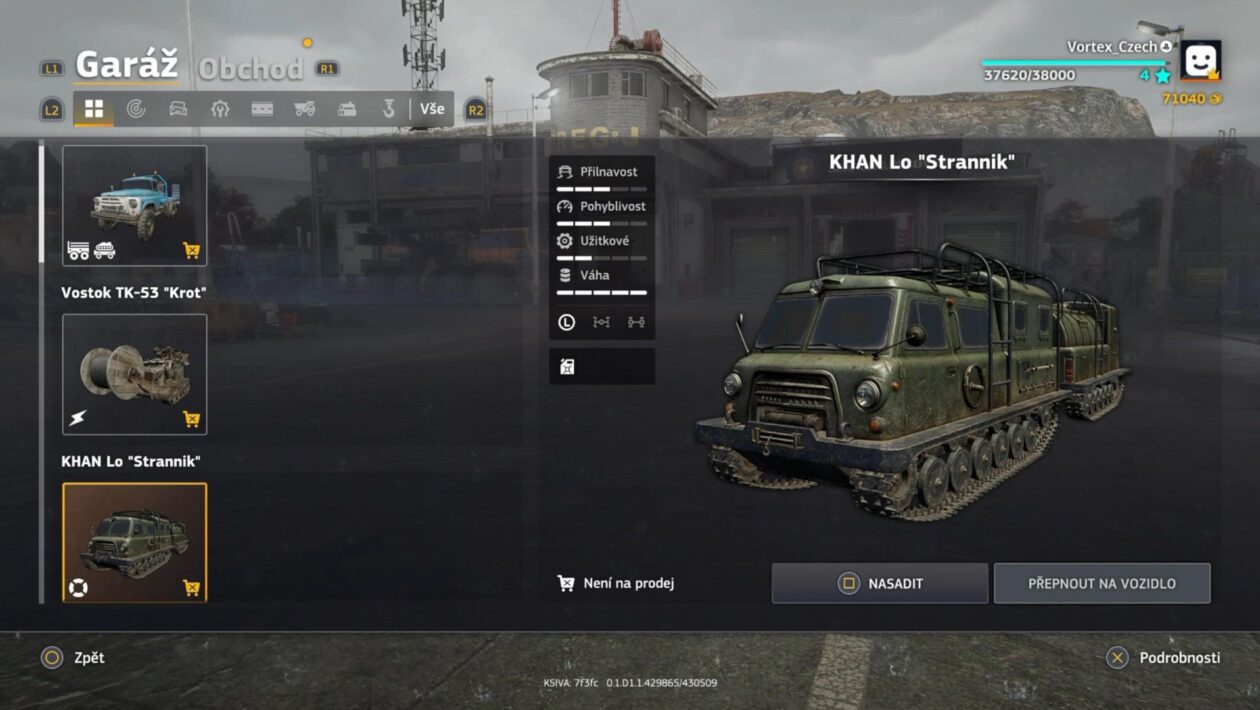Click the fuel canister icon box
The width and height of the screenshot is (1260, 710).
(x=601, y=366)
